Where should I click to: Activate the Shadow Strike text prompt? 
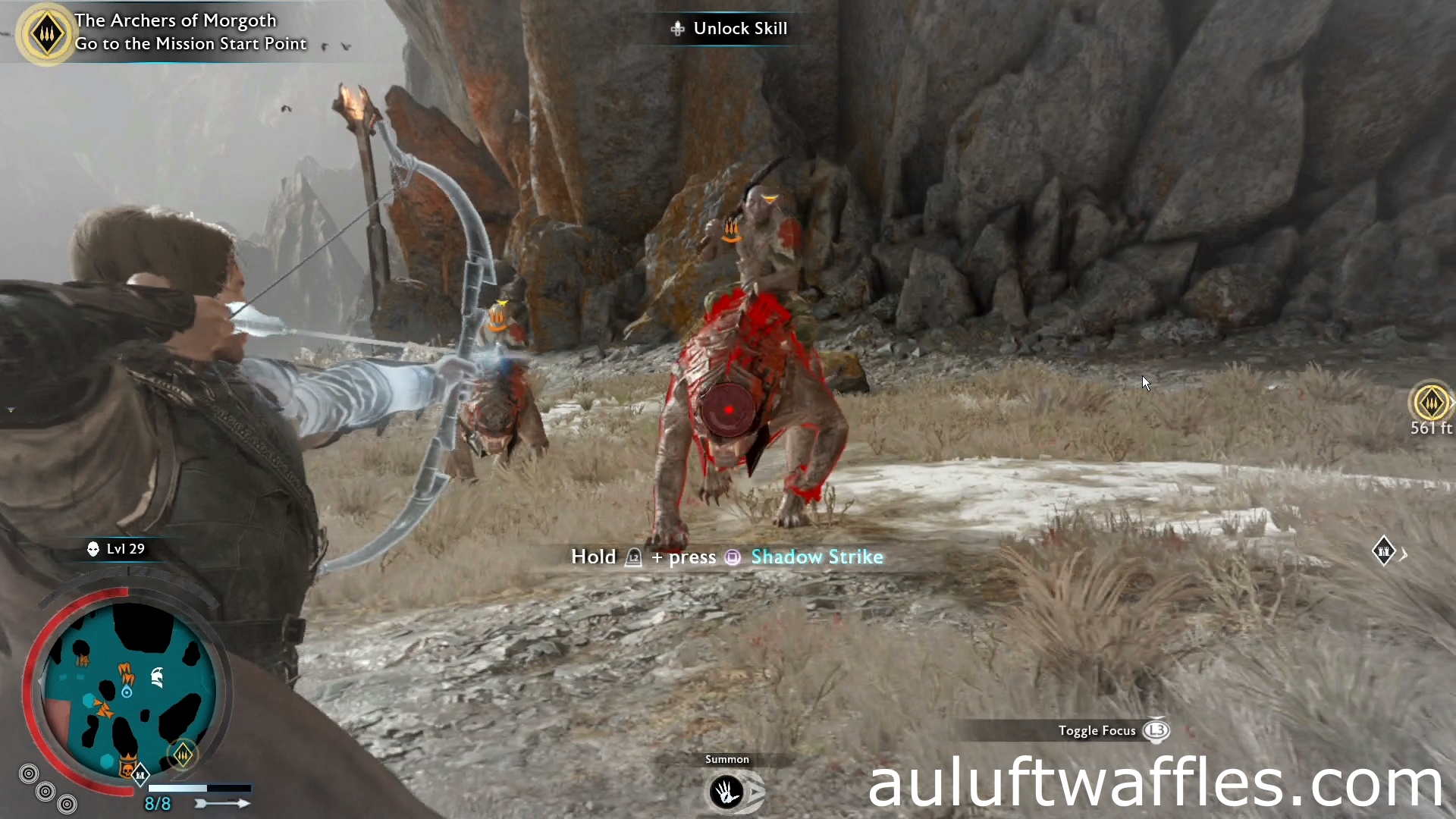pyautogui.click(x=817, y=557)
